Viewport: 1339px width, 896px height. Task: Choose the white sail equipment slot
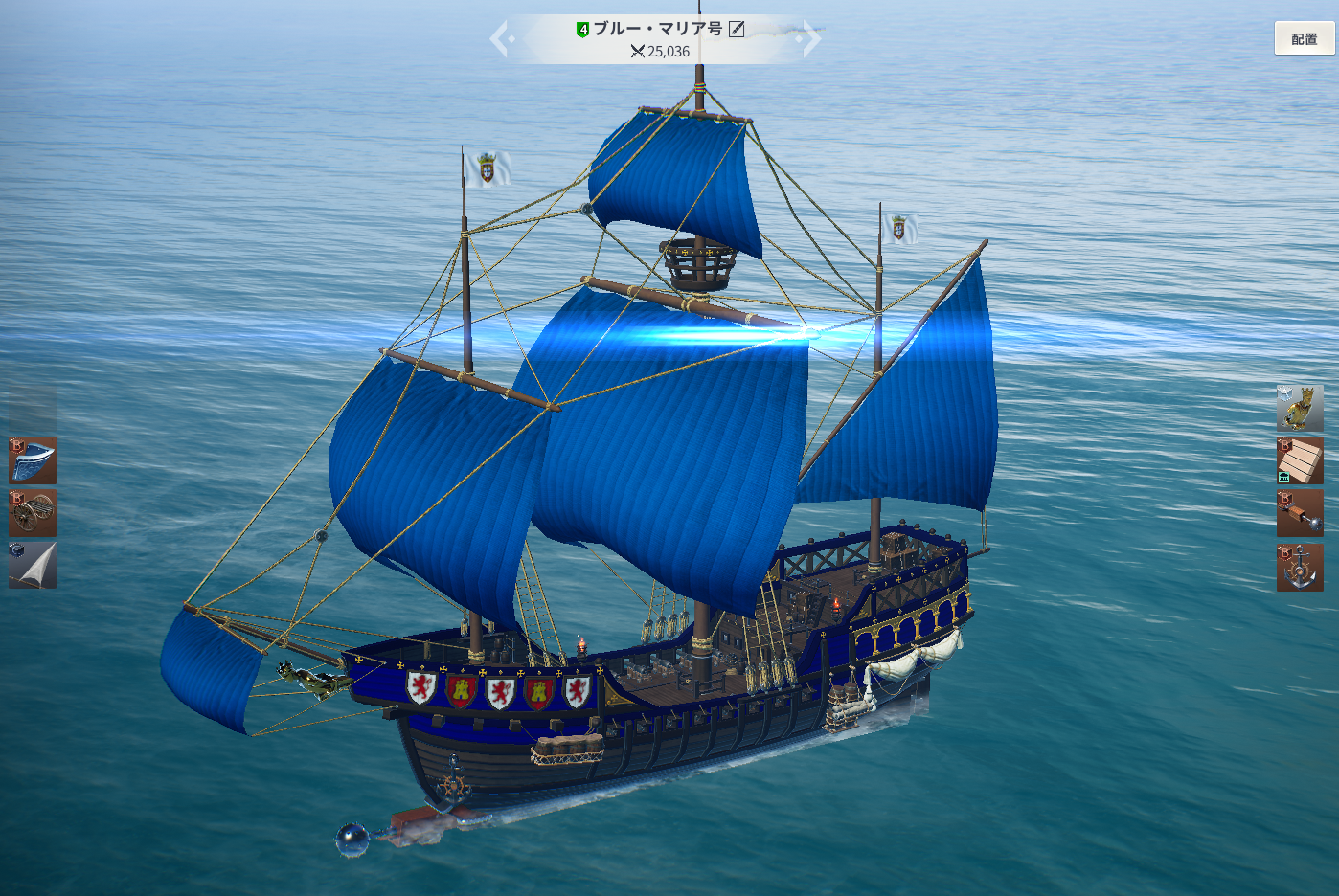(x=33, y=565)
